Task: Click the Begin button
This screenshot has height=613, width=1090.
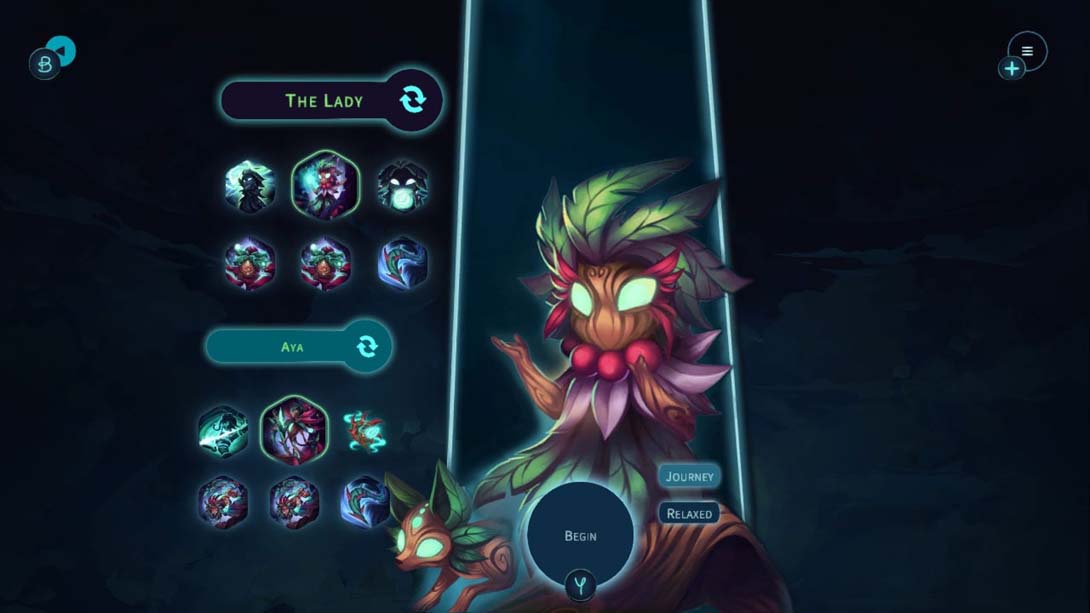Action: [580, 536]
